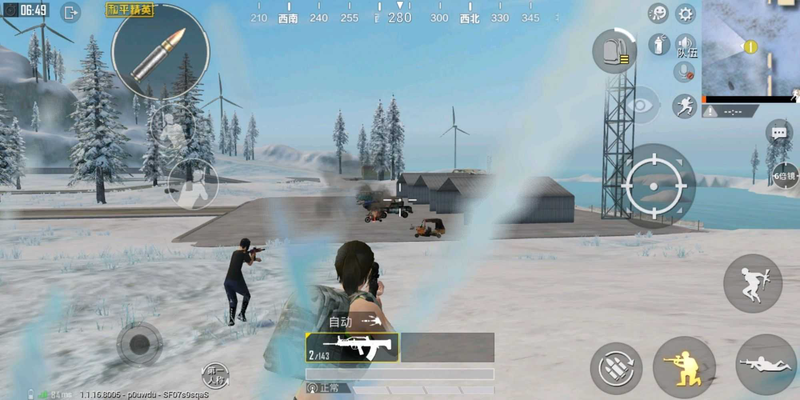The height and width of the screenshot is (400, 800).
Task: Activate the eye free-look button
Action: coord(641,103)
